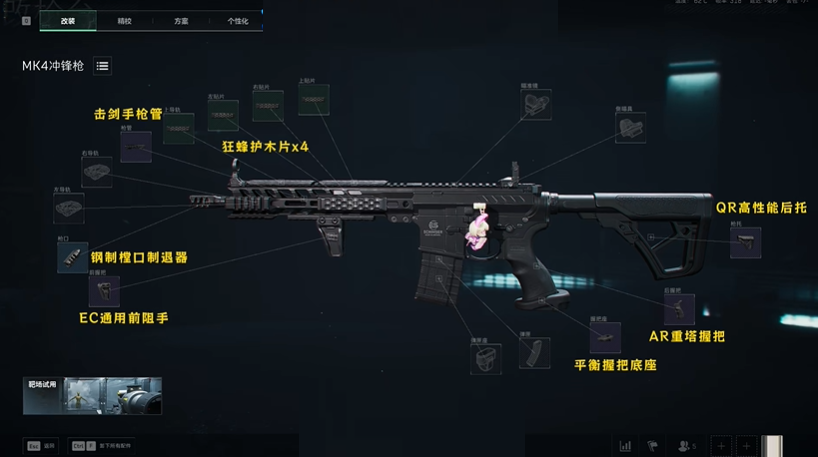Open the 上贴片 top panel slot
This screenshot has height=457, width=818.
315,101
